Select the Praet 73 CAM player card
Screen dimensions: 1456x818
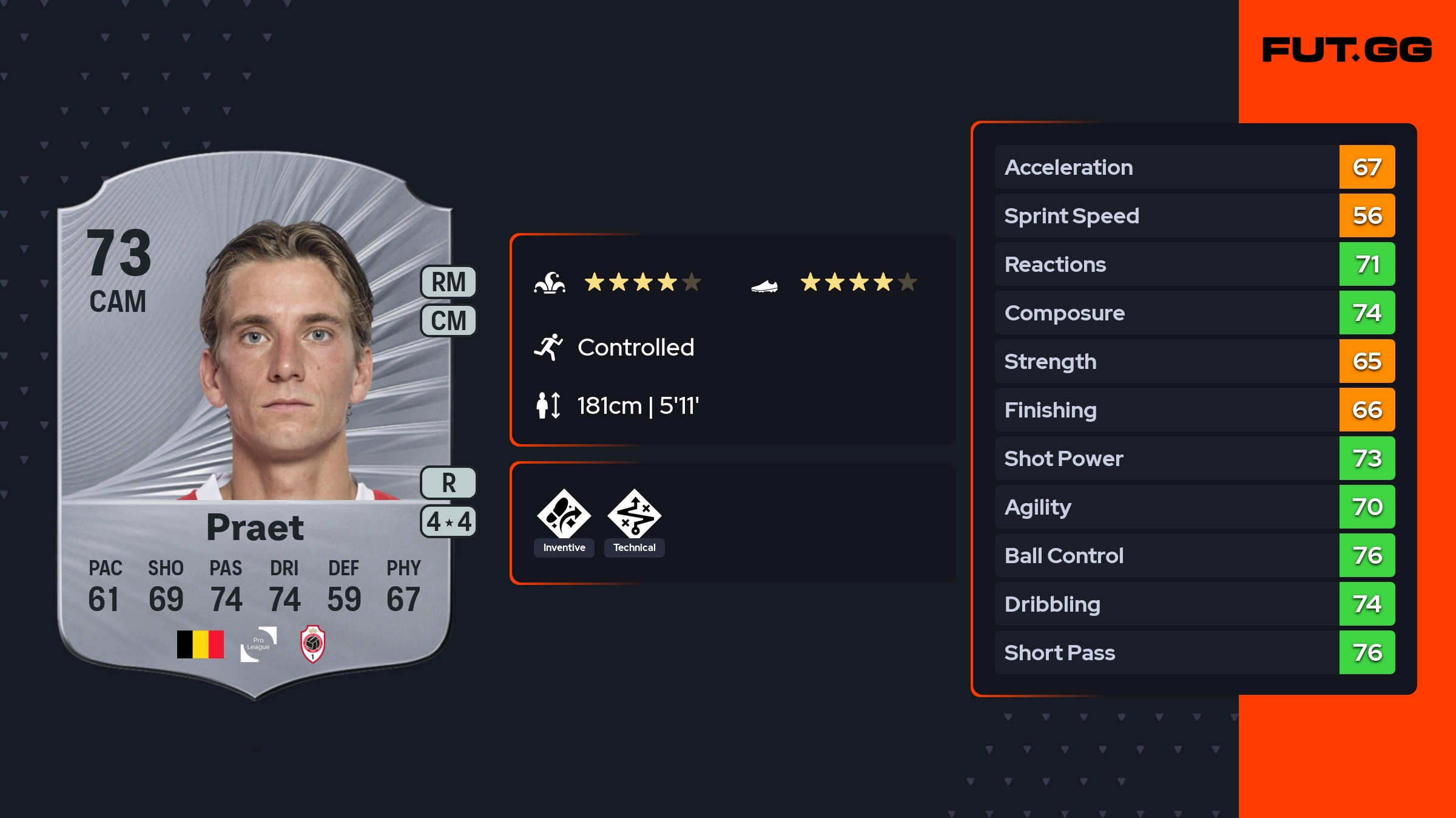click(255, 425)
